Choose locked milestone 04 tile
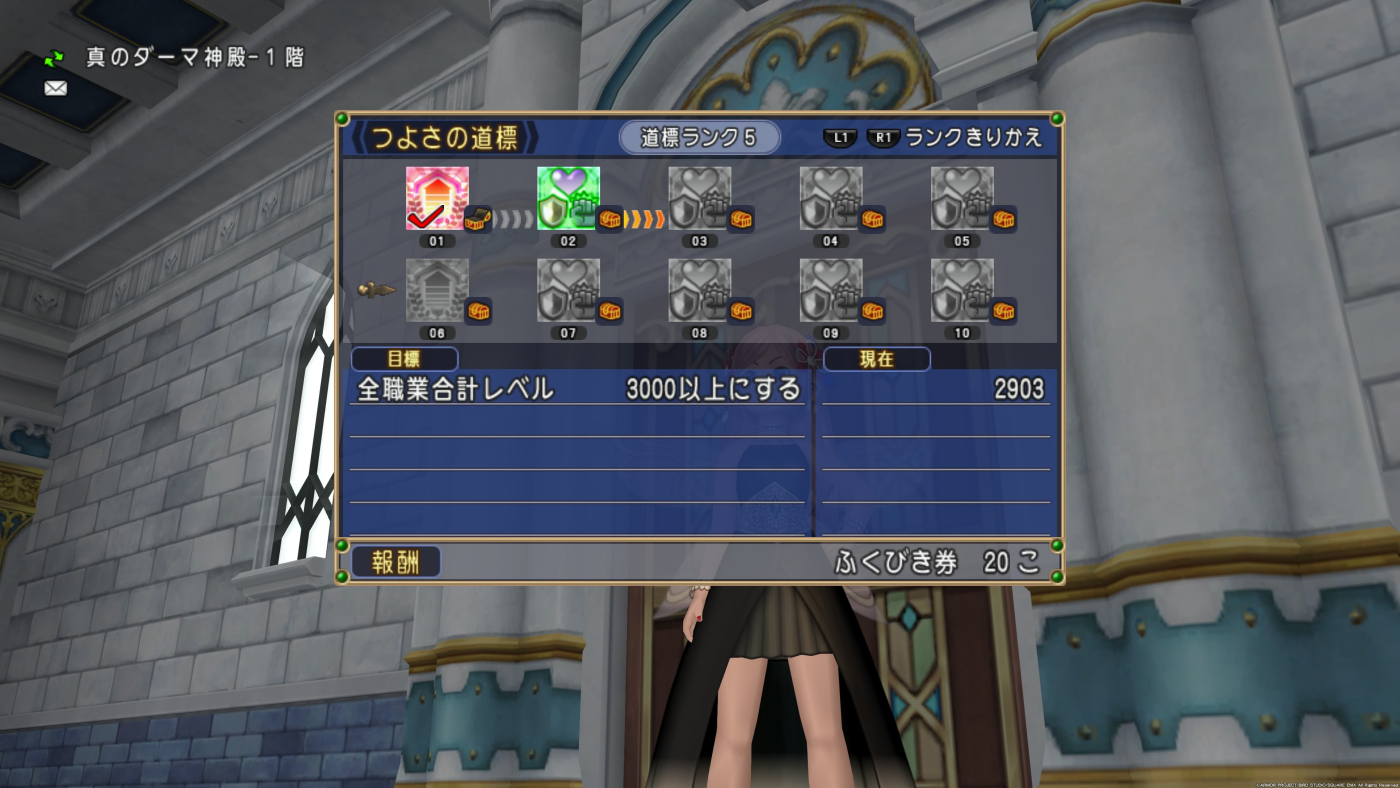Image resolution: width=1400 pixels, height=788 pixels. [x=831, y=198]
